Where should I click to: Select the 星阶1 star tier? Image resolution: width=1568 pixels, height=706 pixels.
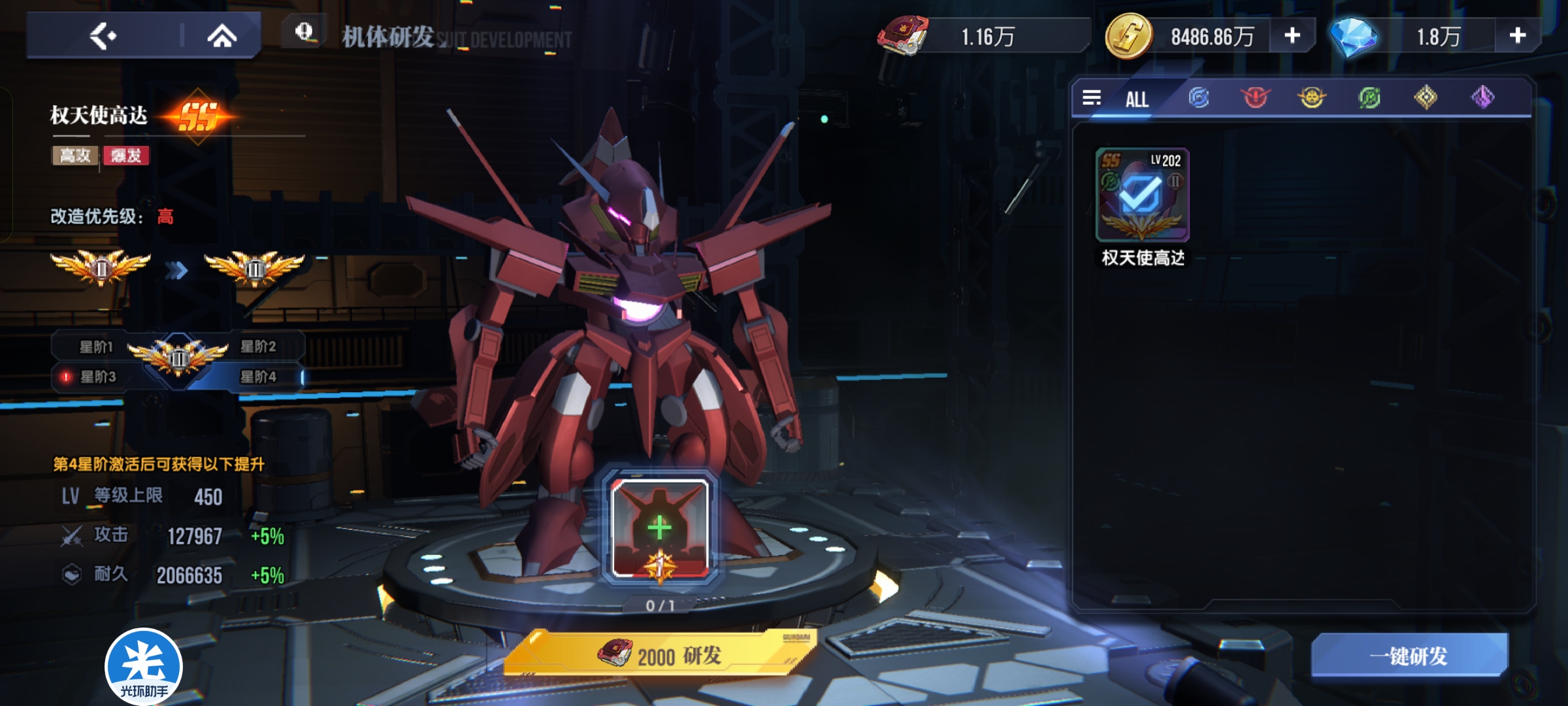(x=95, y=347)
